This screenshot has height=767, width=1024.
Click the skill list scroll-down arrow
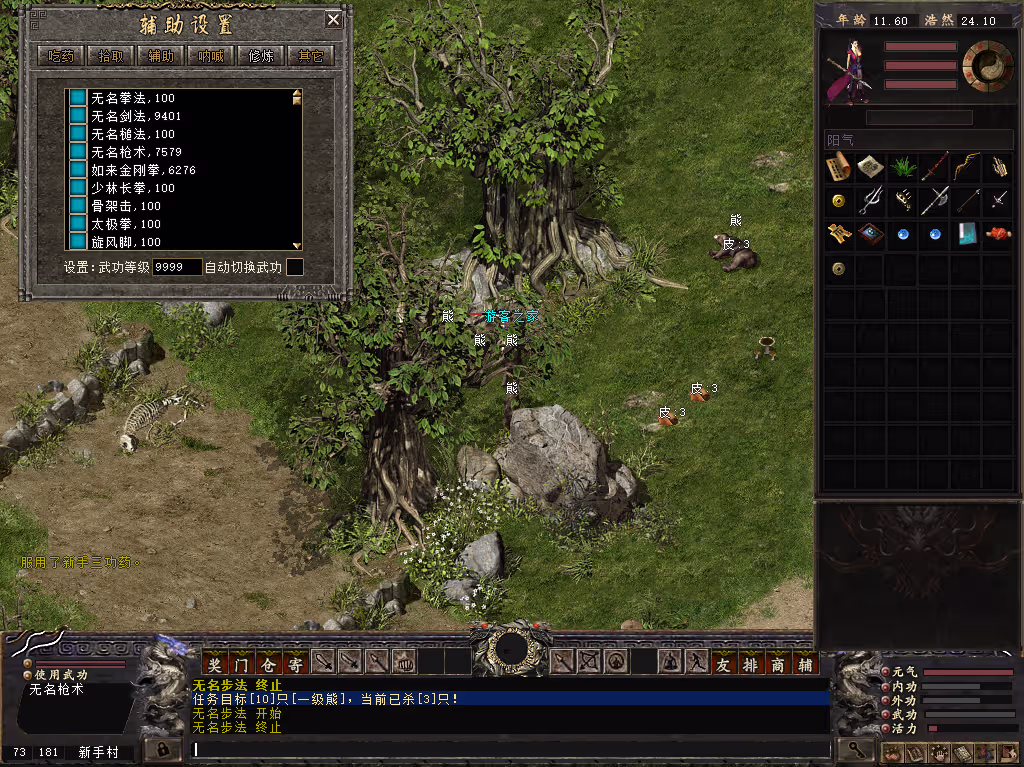point(296,244)
